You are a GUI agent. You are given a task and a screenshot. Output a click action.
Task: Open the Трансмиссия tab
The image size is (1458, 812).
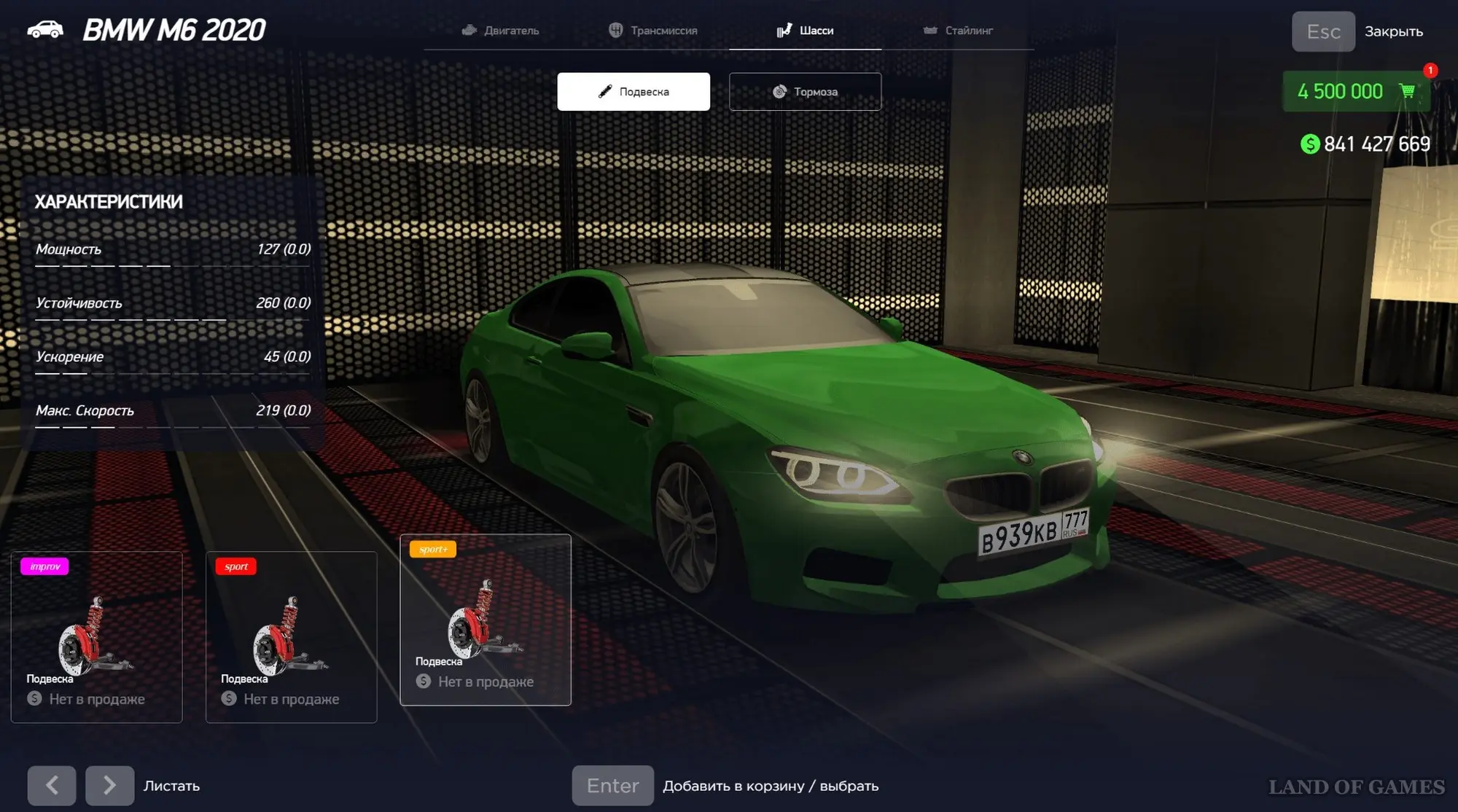click(x=653, y=31)
